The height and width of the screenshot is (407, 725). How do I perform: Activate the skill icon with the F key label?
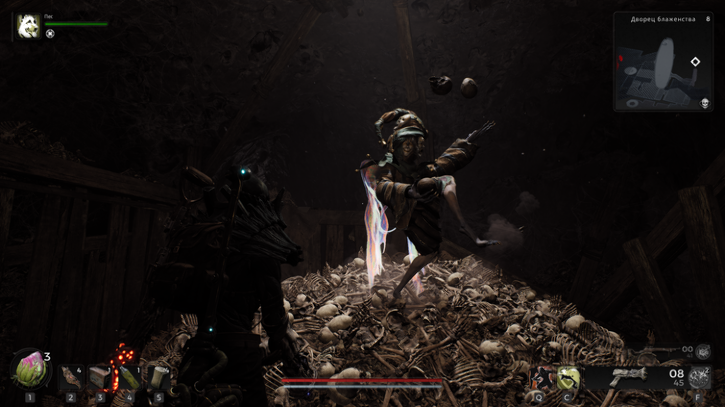coord(698,377)
